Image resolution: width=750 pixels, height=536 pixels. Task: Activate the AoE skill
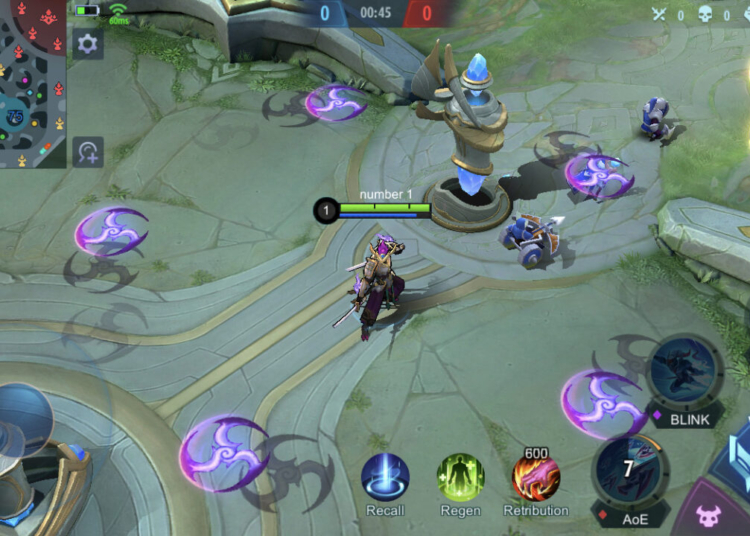point(629,470)
